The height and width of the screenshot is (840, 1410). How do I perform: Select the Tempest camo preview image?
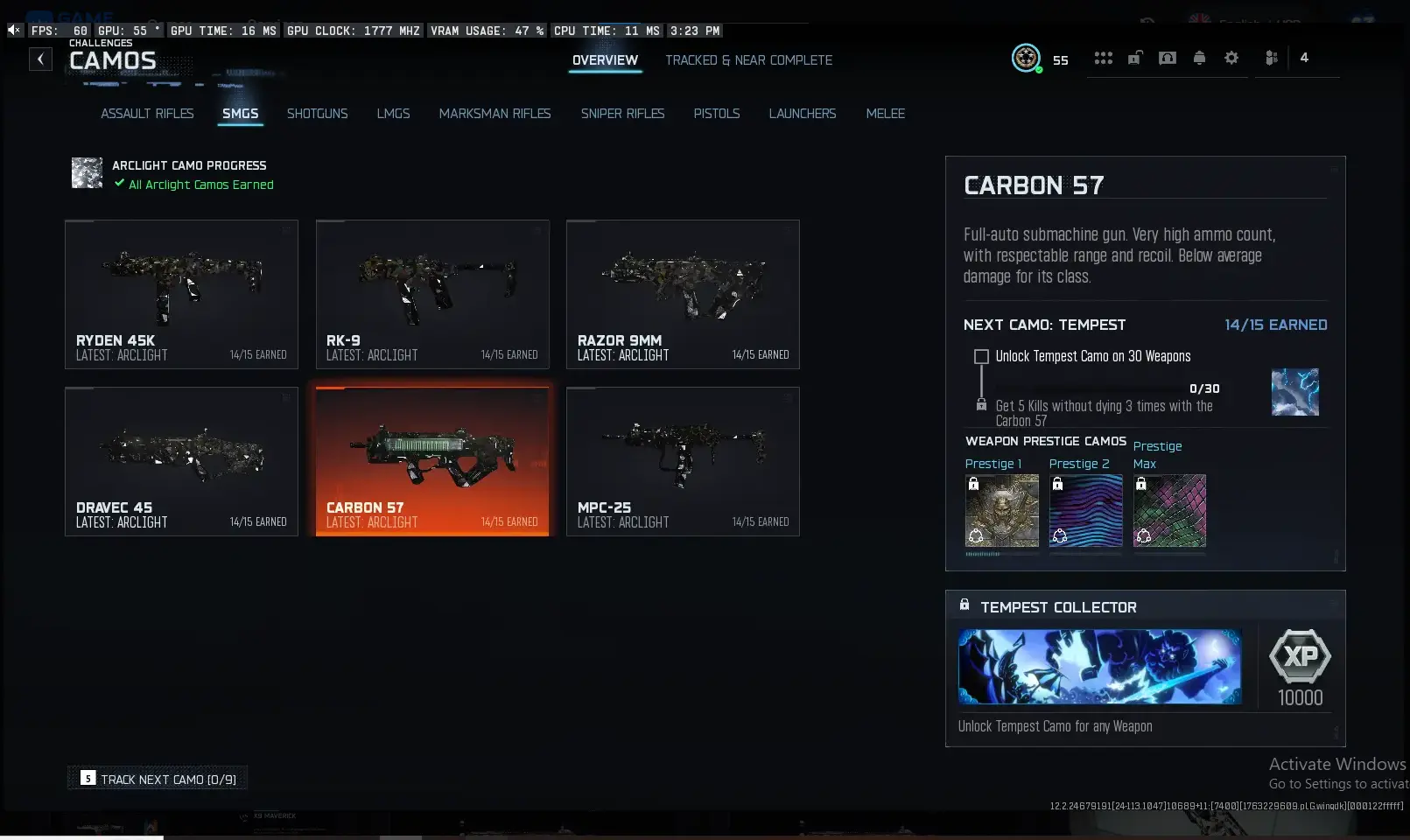click(1294, 392)
